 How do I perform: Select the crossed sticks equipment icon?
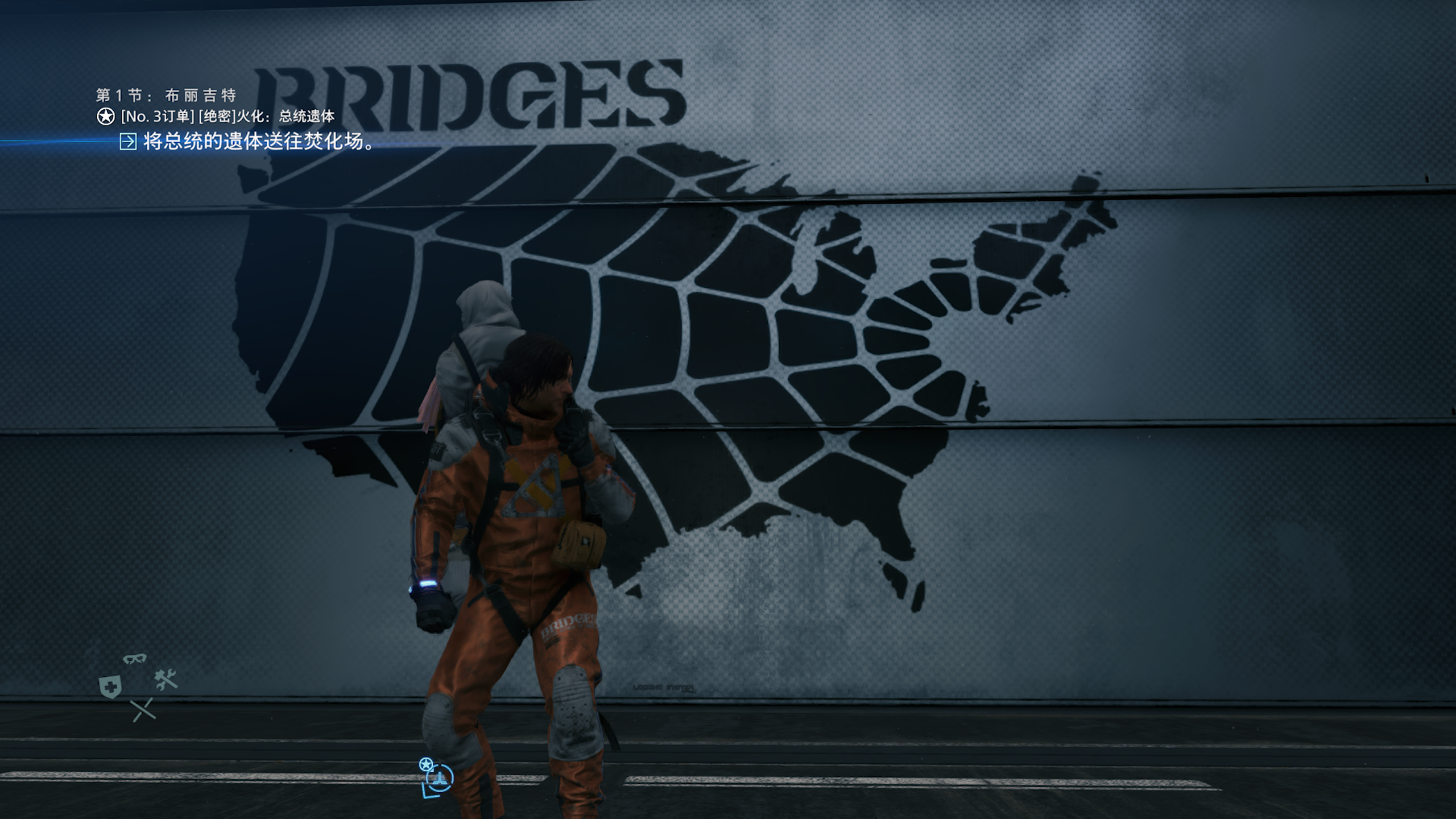[143, 709]
